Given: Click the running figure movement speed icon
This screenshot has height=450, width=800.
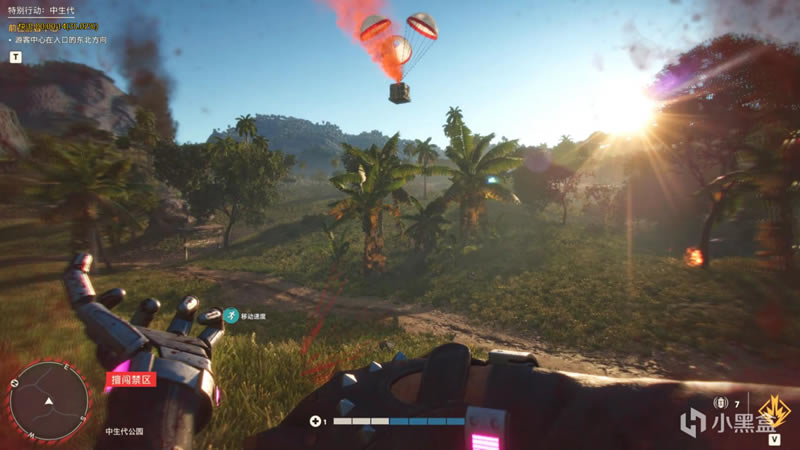Looking at the screenshot, I should 231,315.
